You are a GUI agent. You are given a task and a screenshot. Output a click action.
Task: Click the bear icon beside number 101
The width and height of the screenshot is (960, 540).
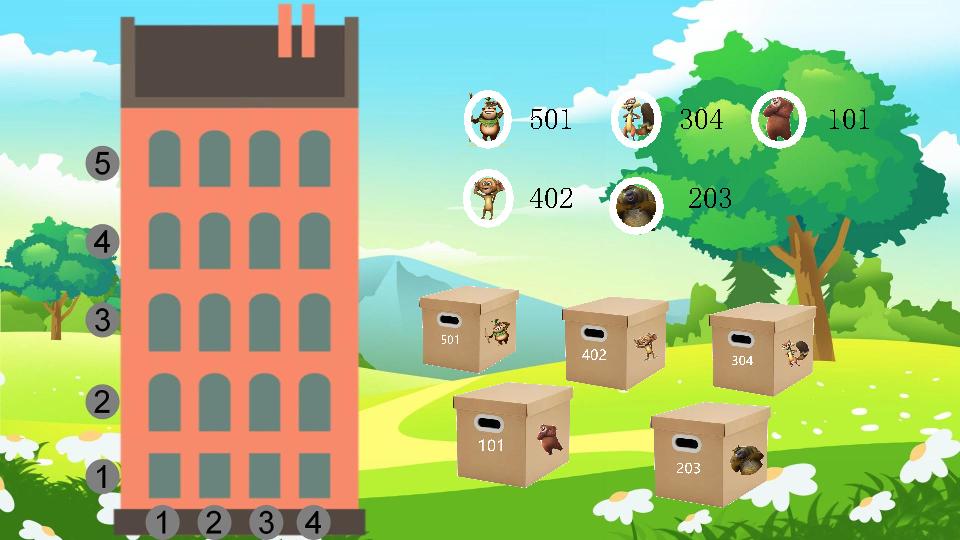[x=779, y=119]
